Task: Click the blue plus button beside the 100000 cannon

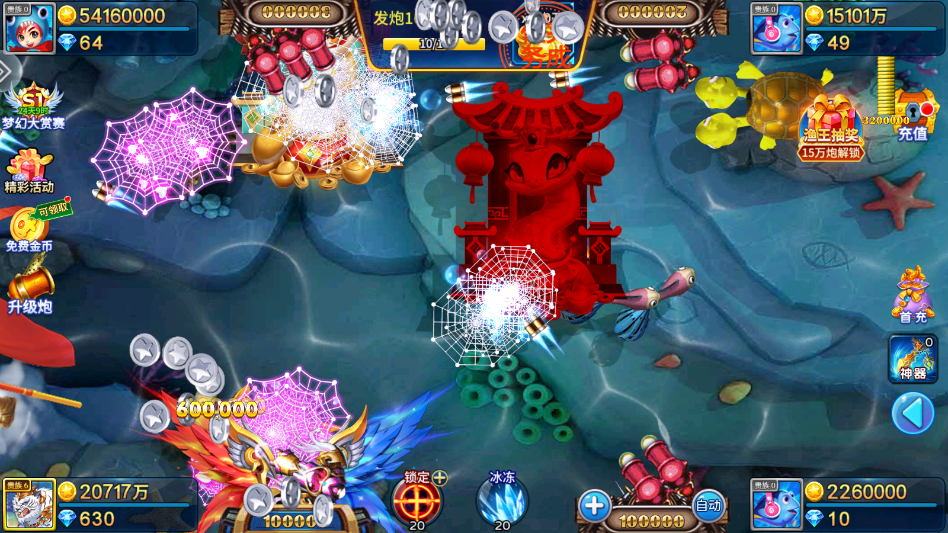Action: (594, 506)
